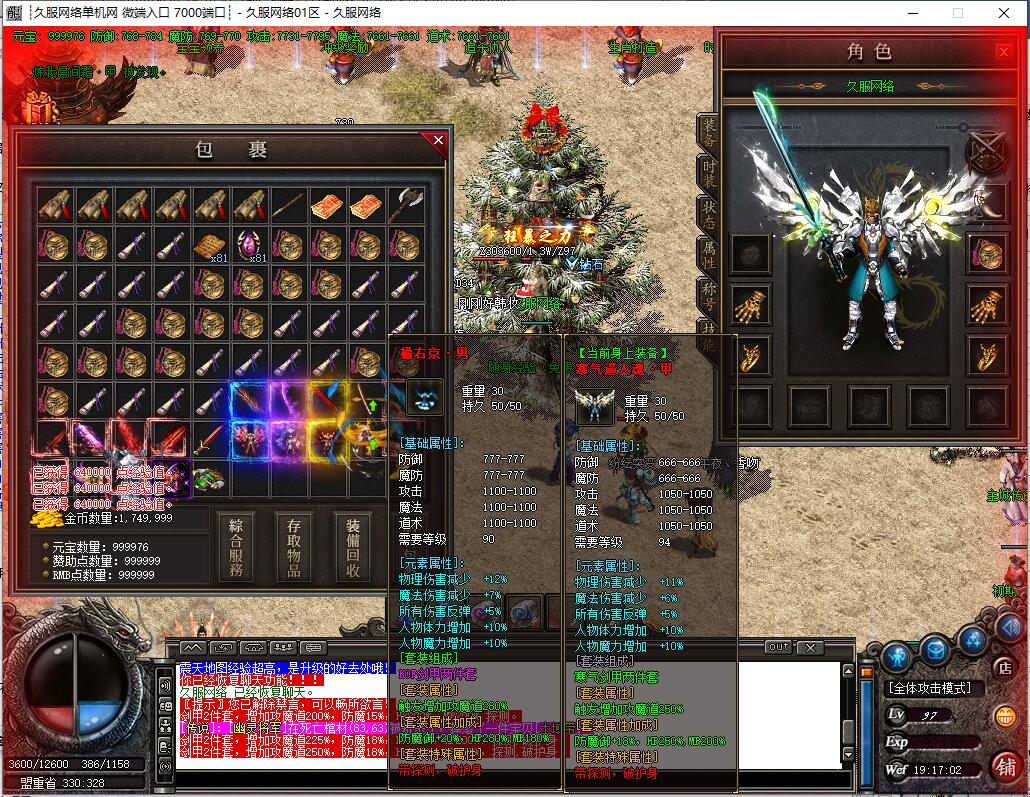Close the 角色 character panel
1030x797 pixels.
[1003, 52]
